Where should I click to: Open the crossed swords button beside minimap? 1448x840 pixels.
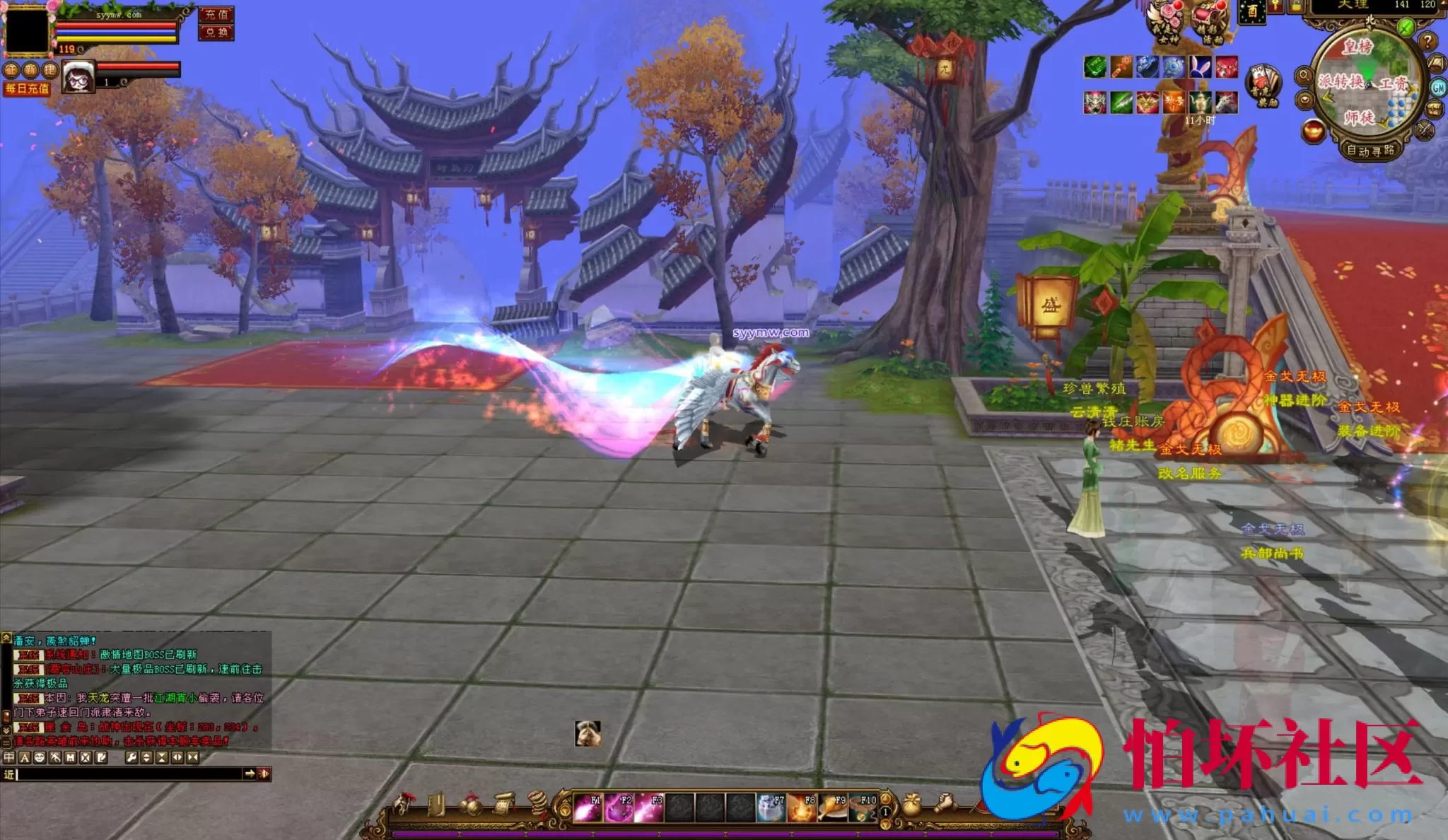tap(1424, 130)
